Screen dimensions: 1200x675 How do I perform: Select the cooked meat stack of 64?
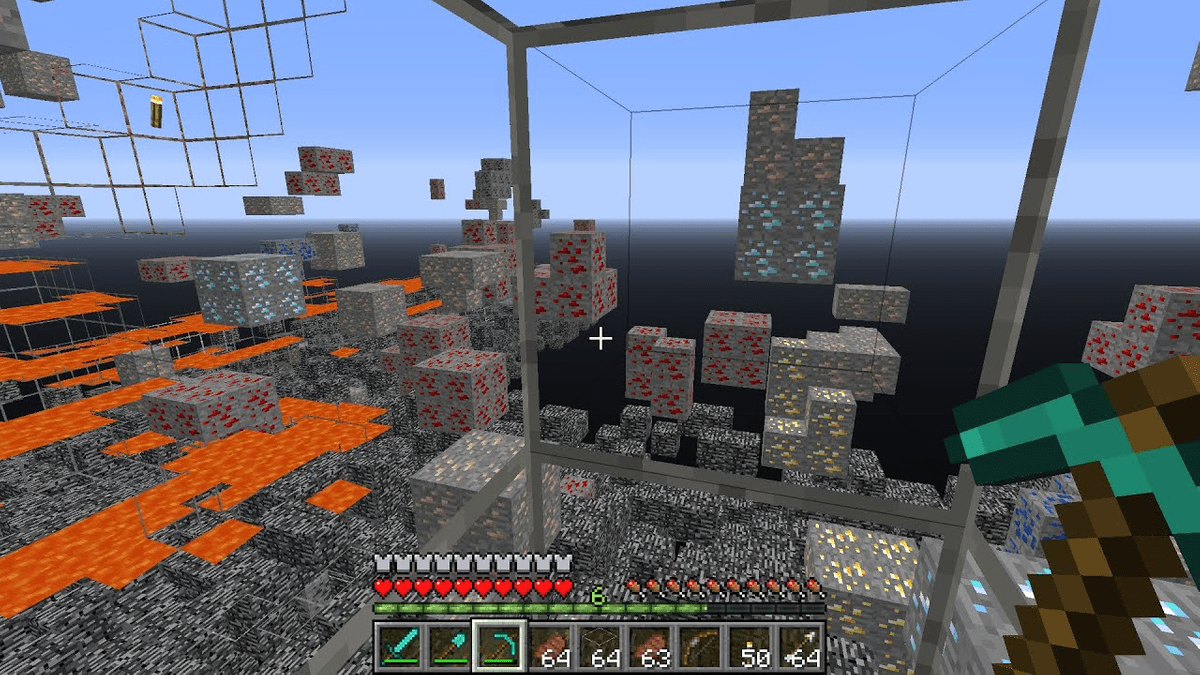(x=550, y=646)
